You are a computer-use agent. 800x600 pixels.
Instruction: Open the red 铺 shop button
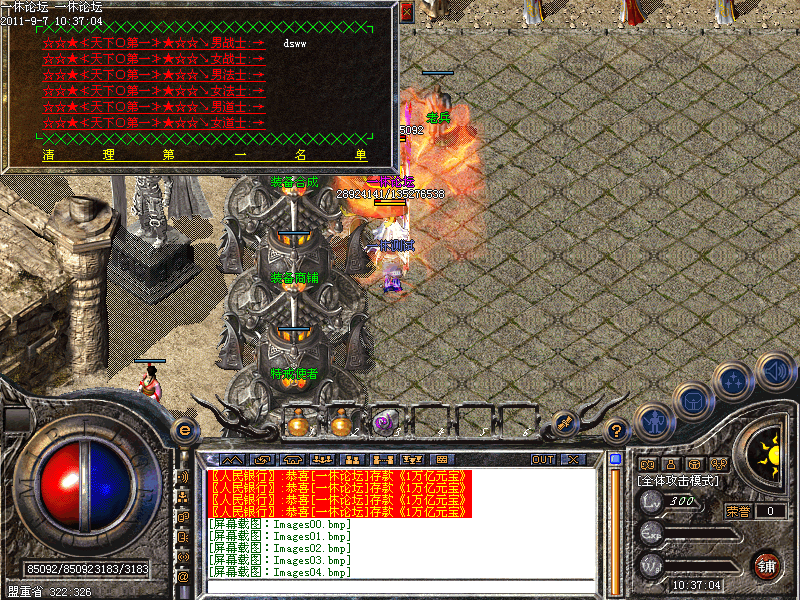[x=766, y=565]
